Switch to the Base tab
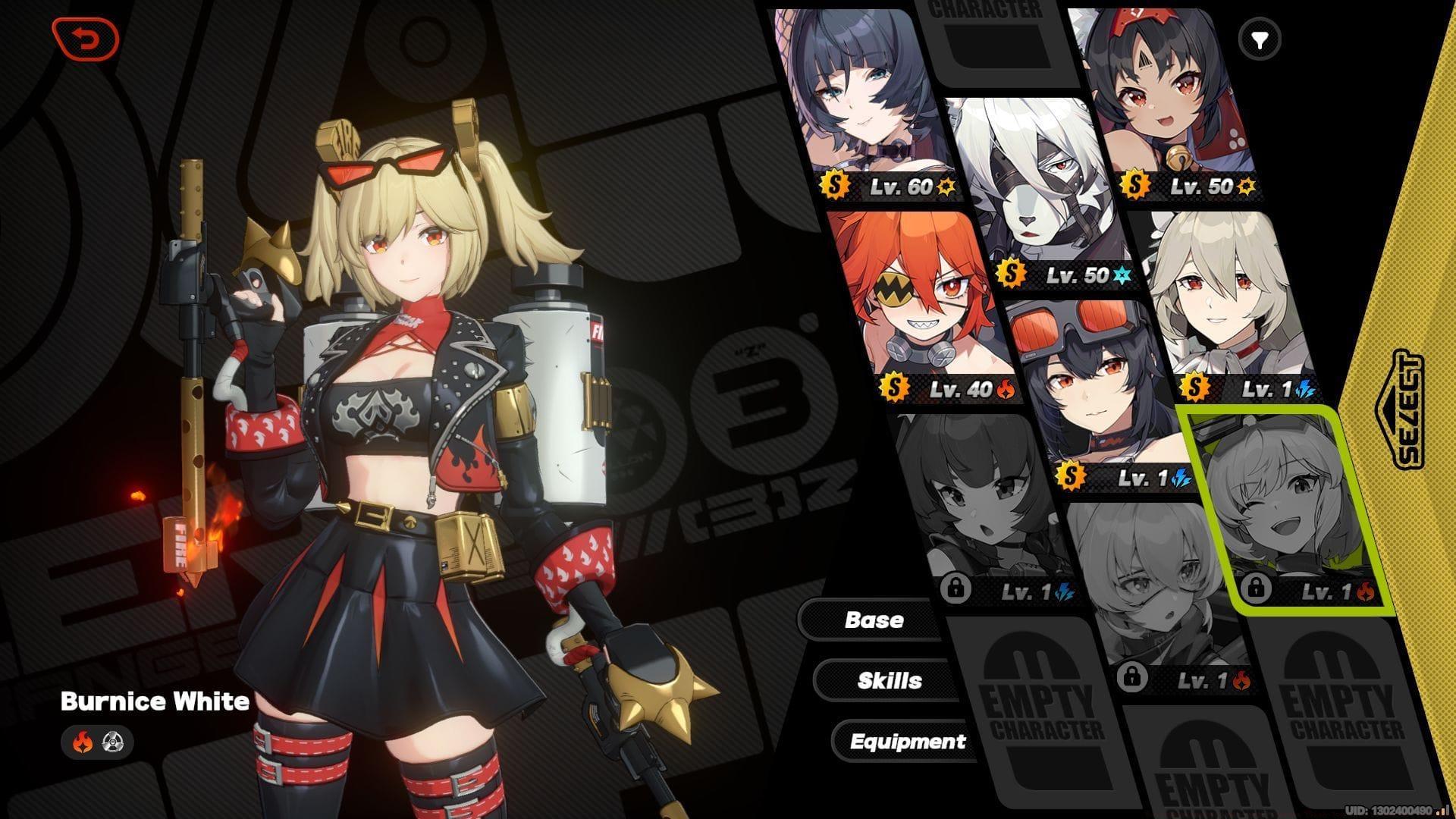The image size is (1456, 819). coord(874,620)
